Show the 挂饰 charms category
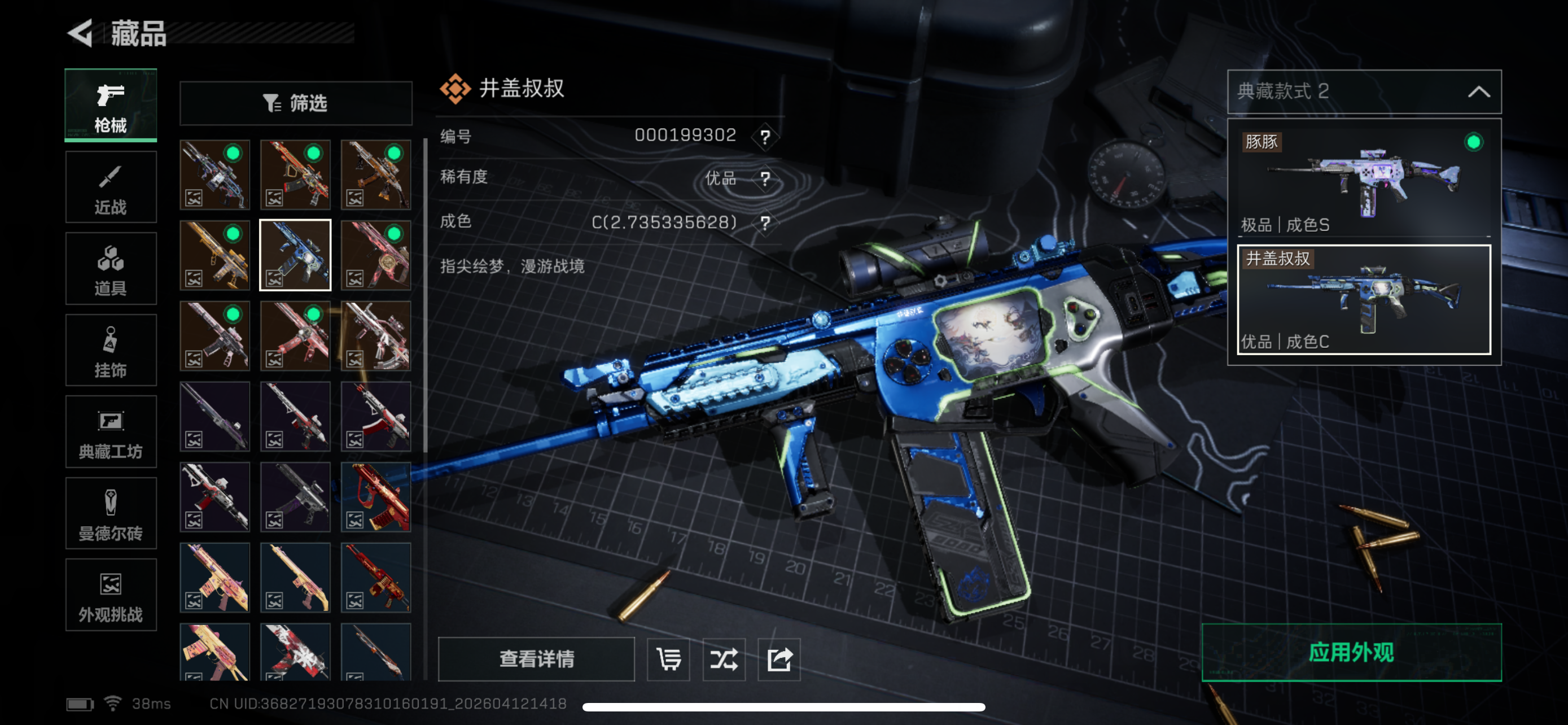 pos(111,350)
